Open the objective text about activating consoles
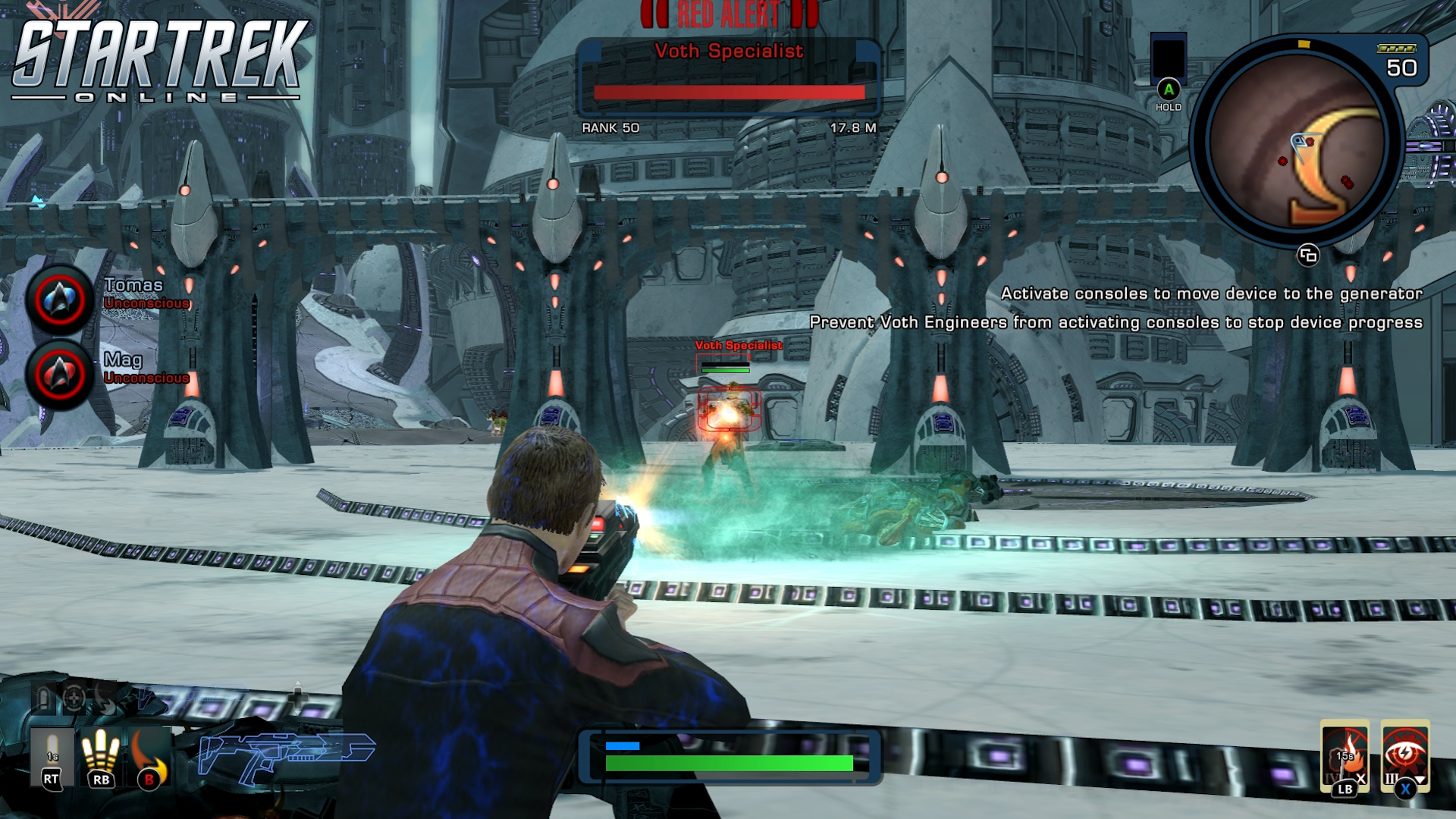 (1211, 293)
